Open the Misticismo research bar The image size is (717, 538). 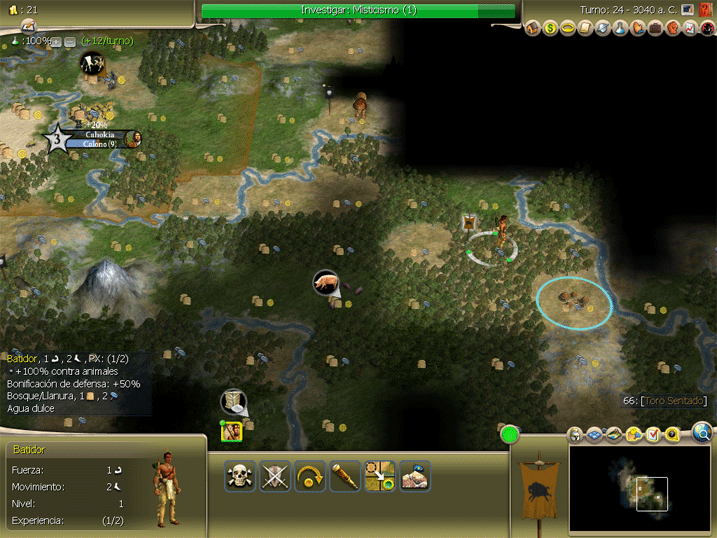pos(358,10)
